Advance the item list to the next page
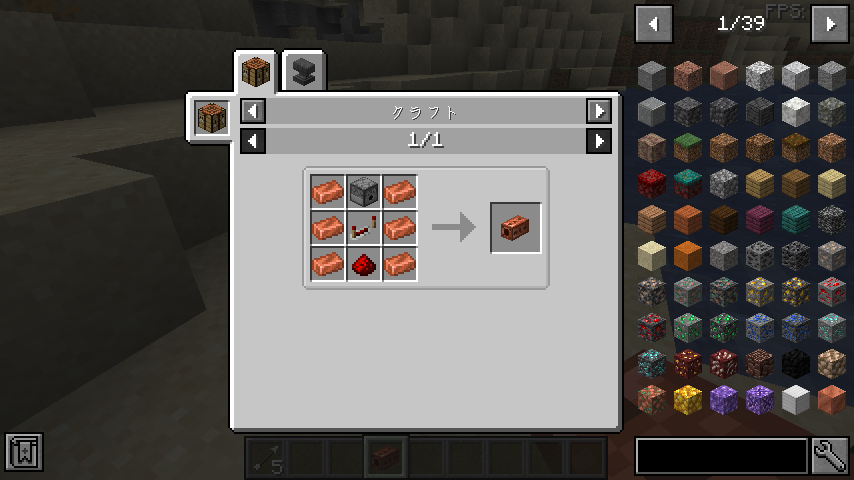Viewport: 854px width, 480px height. pos(829,23)
